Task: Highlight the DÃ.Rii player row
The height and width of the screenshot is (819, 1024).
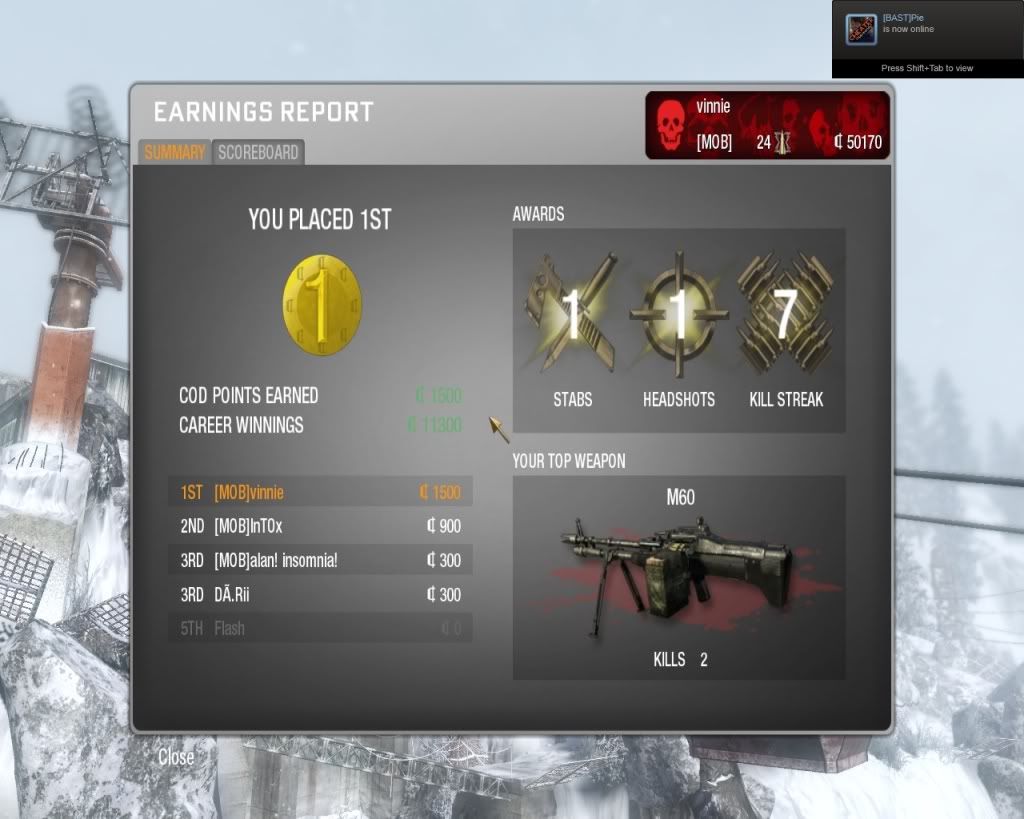Action: pos(320,594)
